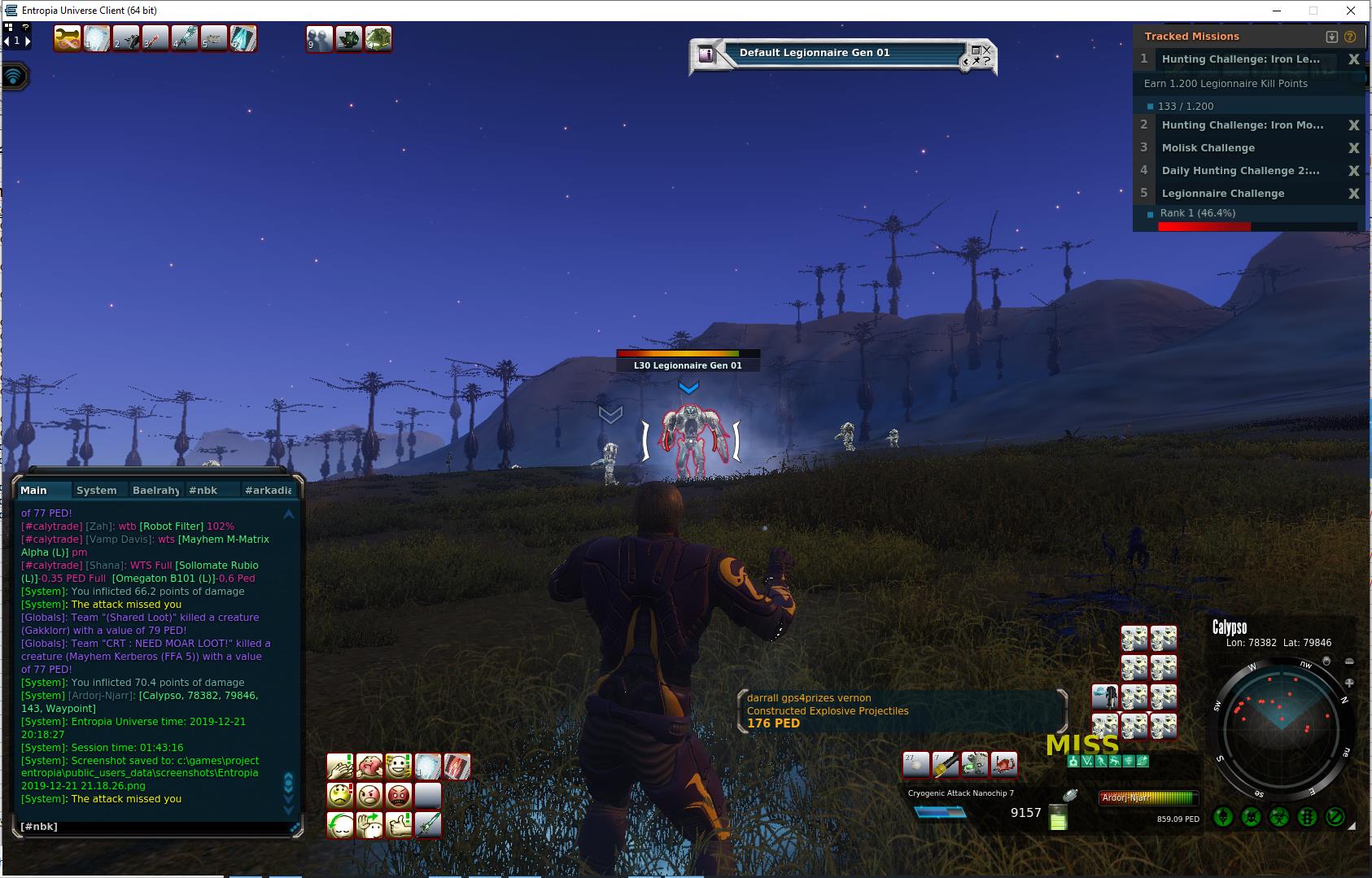Use the thumbs-up emote icon
The width and height of the screenshot is (1372, 878).
(x=399, y=825)
